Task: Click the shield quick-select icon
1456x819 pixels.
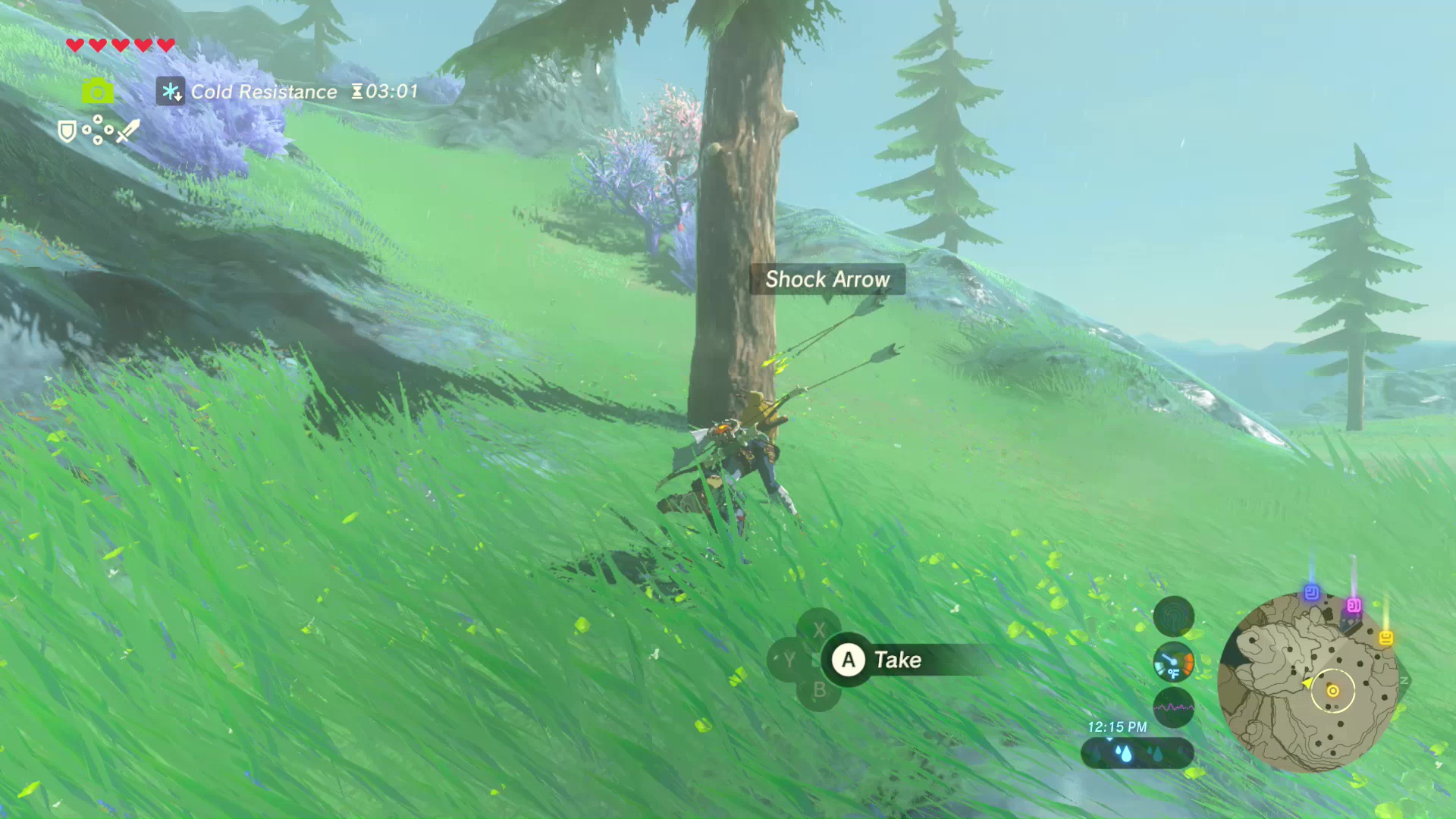Action: (67, 131)
